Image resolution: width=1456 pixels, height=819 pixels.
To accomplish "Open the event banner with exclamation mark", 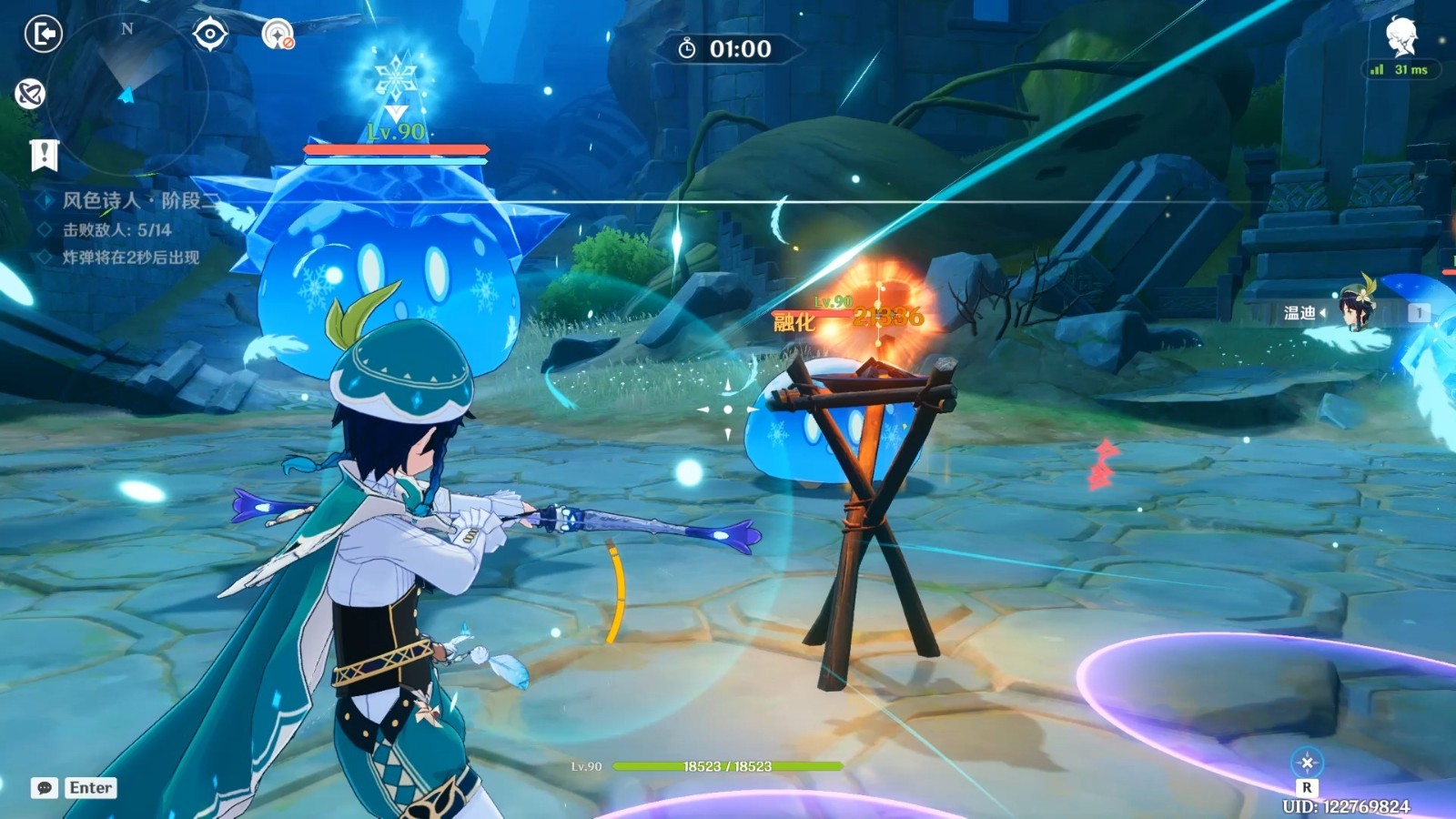I will coord(44,156).
